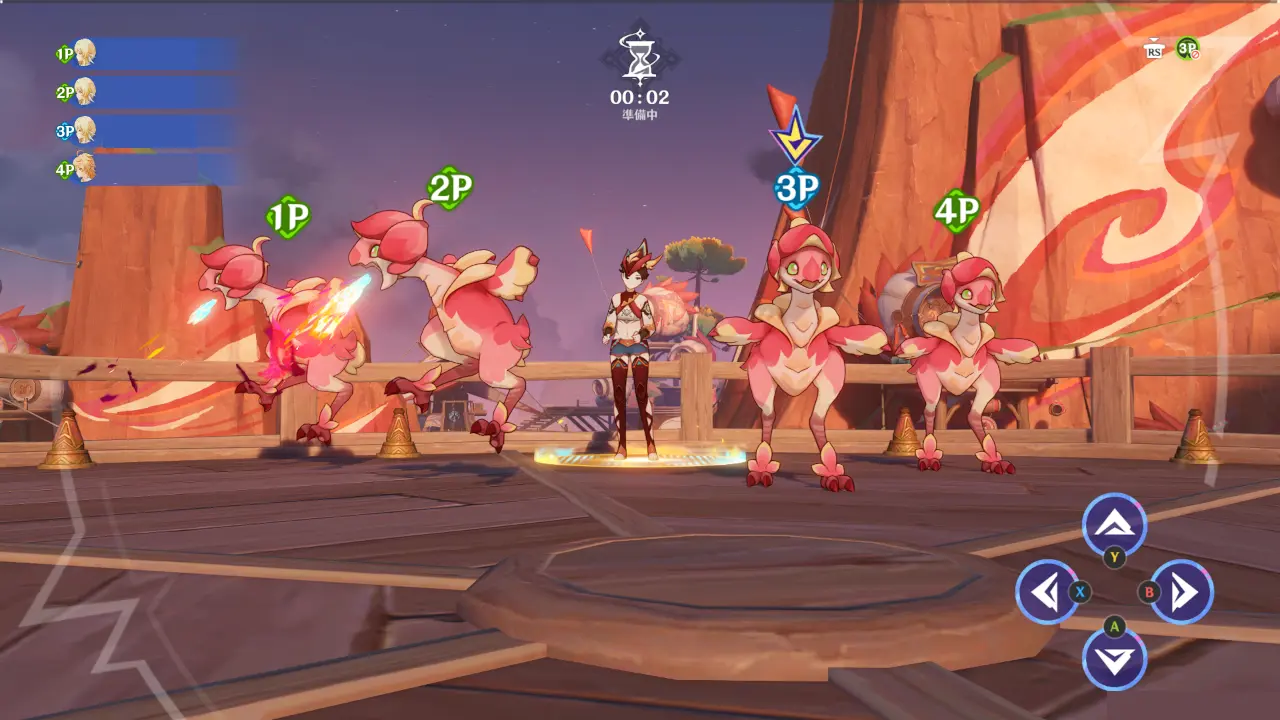Select the 1P player row
Viewport: 1280px width, 720px height.
point(146,54)
